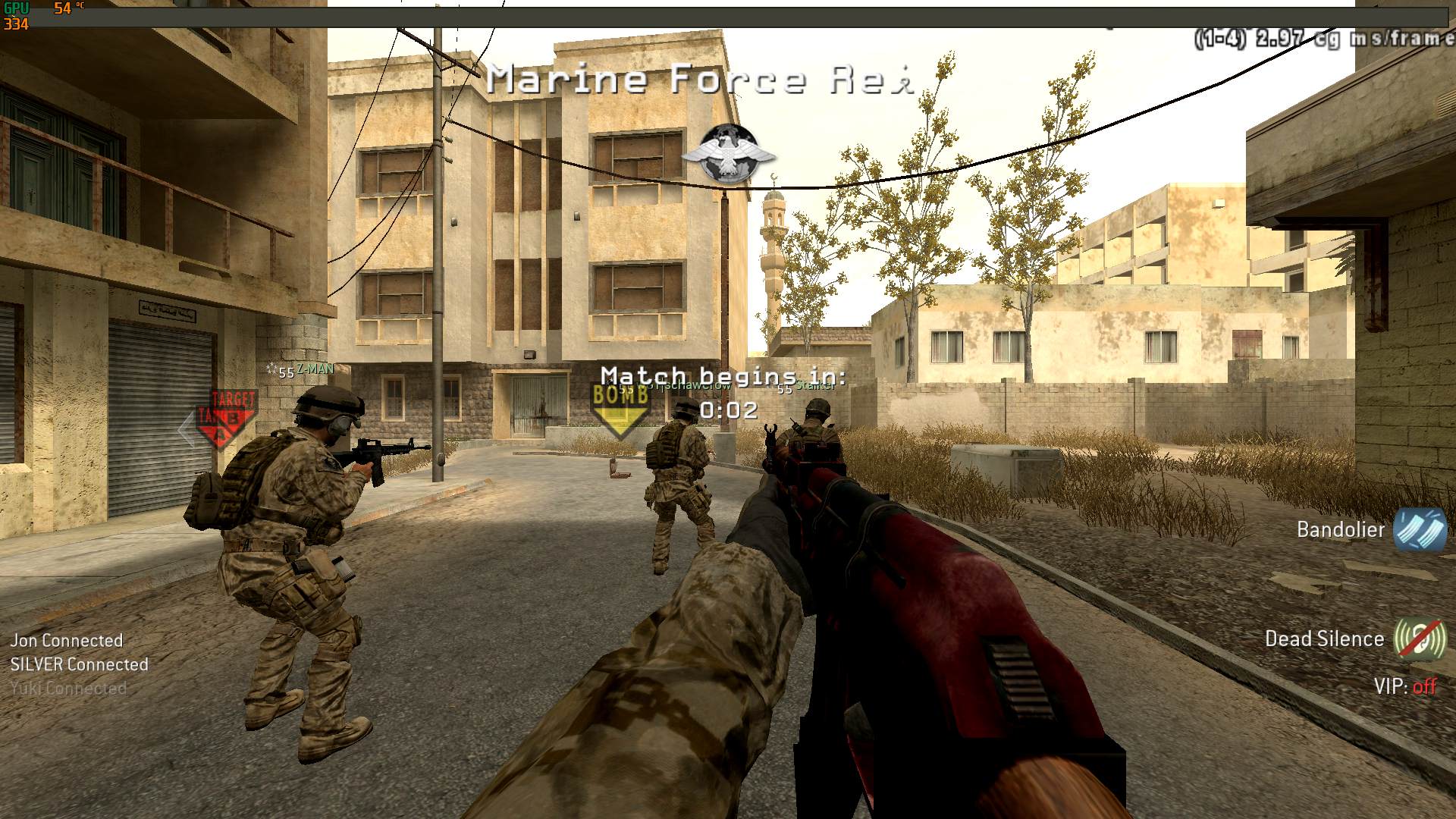Click the Dead Silence perk icon
This screenshot has width=1456, height=819.
click(x=1419, y=639)
